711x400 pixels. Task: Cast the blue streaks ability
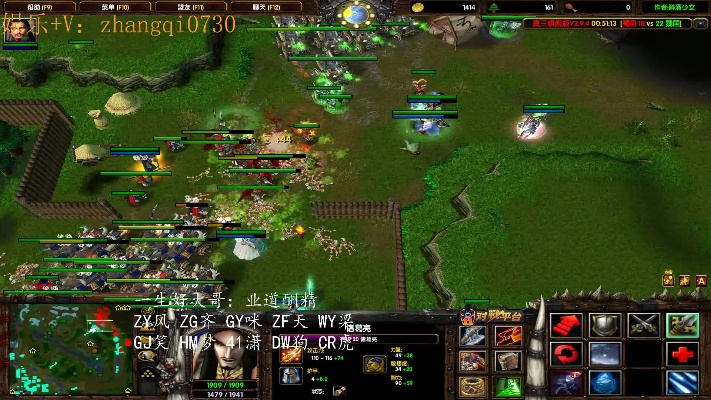tap(682, 383)
